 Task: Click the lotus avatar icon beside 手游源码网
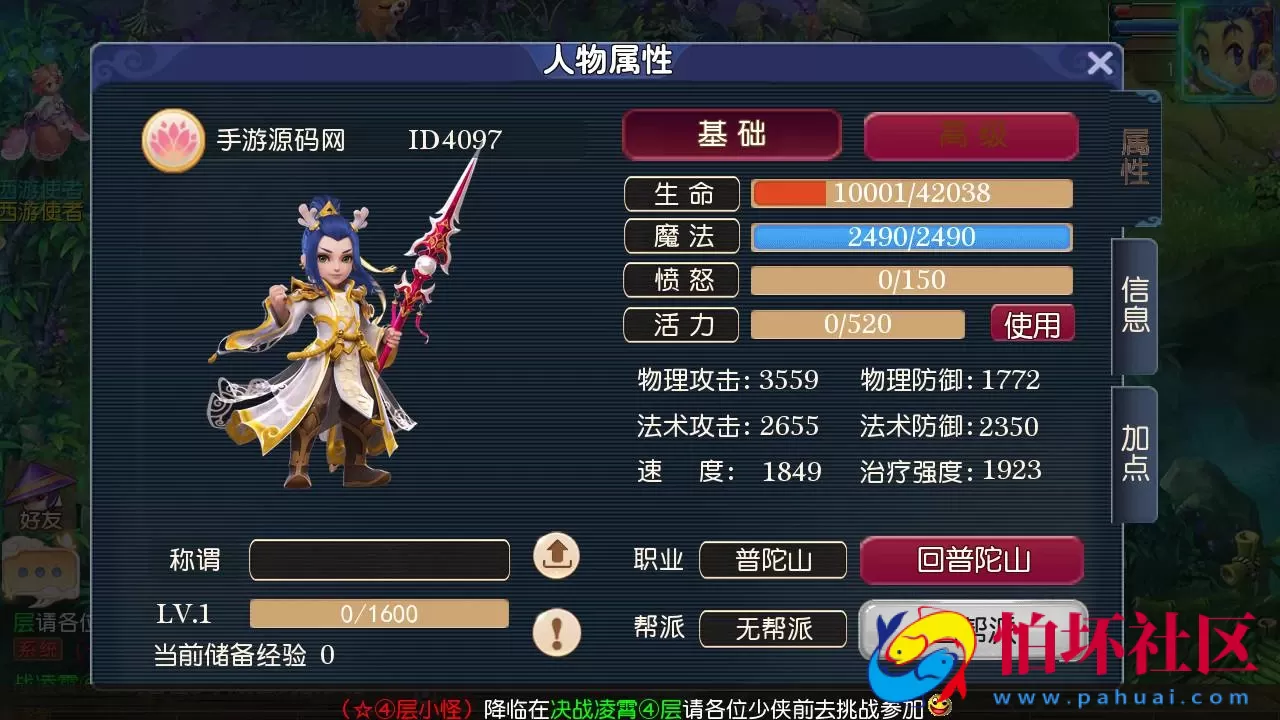click(x=172, y=140)
